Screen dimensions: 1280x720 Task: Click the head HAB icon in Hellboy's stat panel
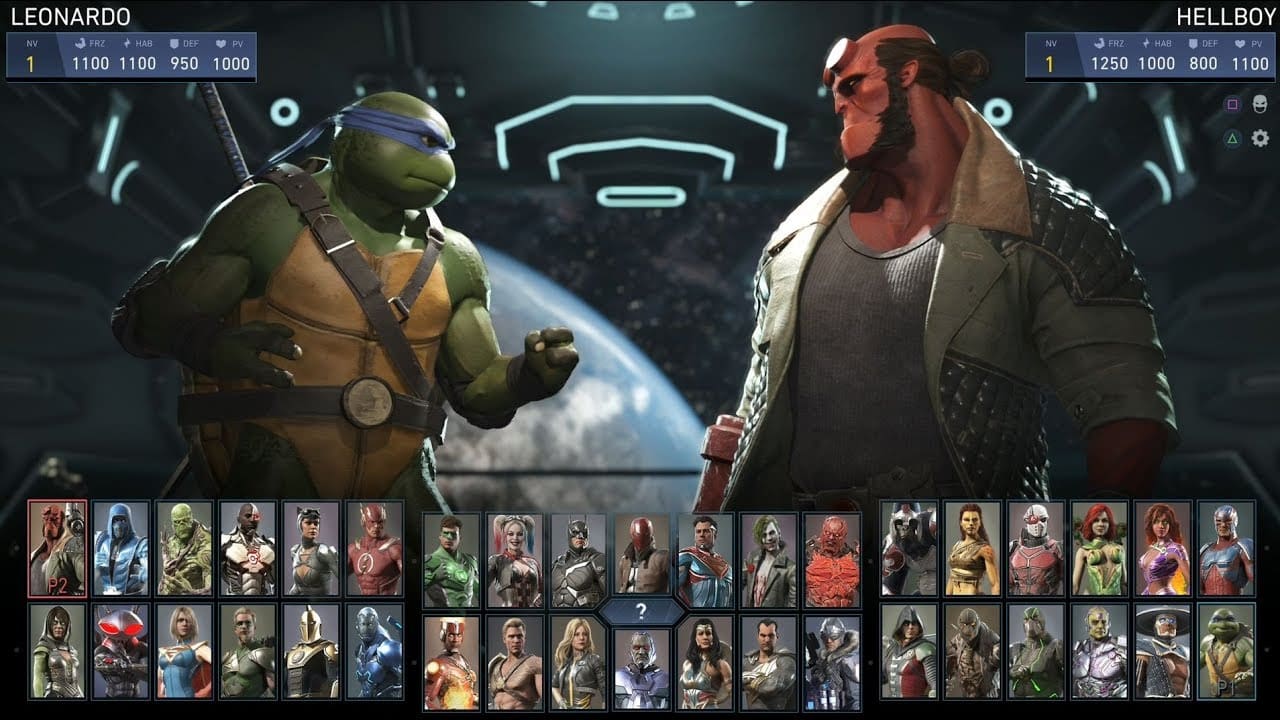(x=1145, y=43)
